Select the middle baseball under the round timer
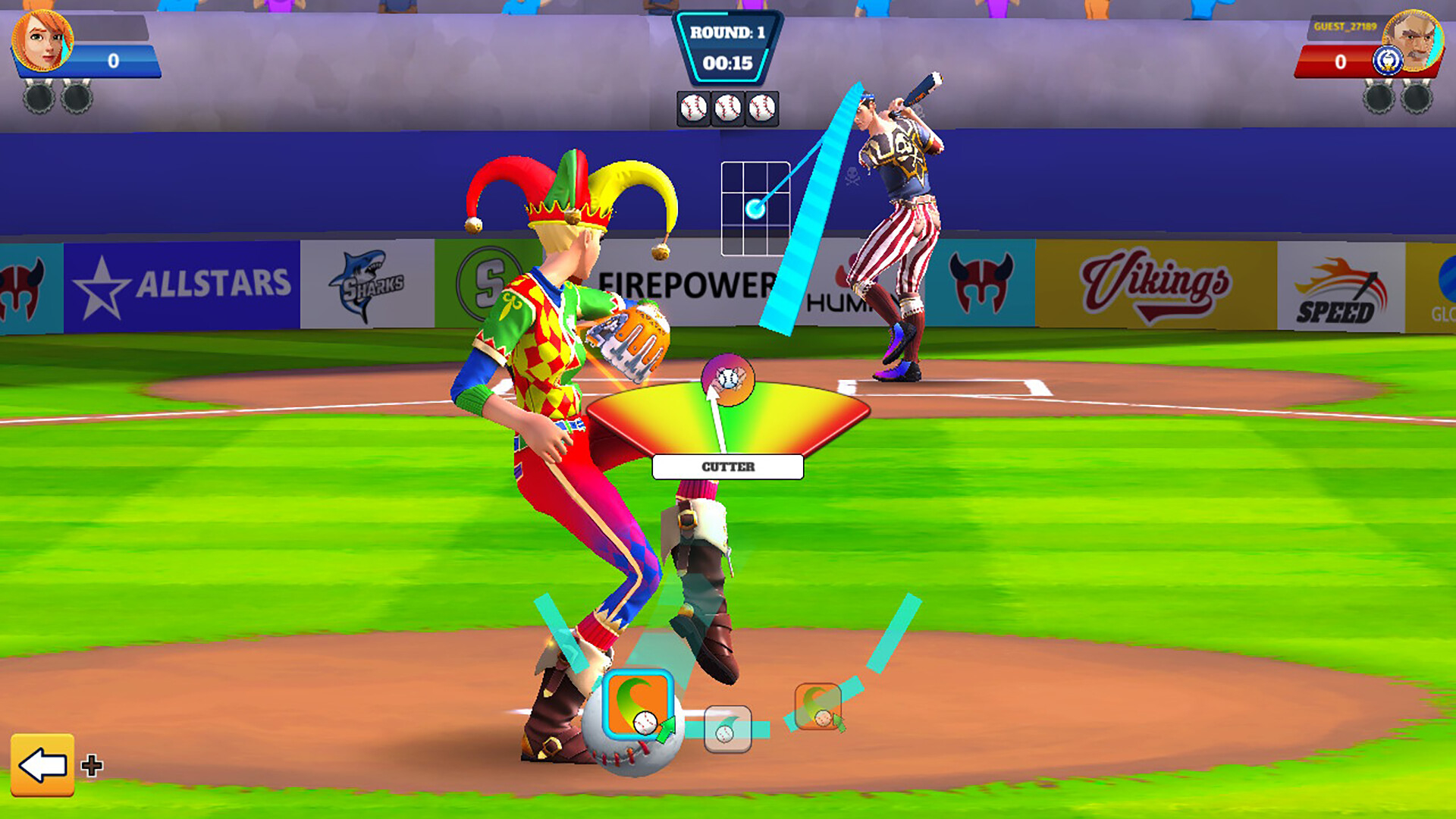Image resolution: width=1456 pixels, height=819 pixels. [x=730, y=107]
